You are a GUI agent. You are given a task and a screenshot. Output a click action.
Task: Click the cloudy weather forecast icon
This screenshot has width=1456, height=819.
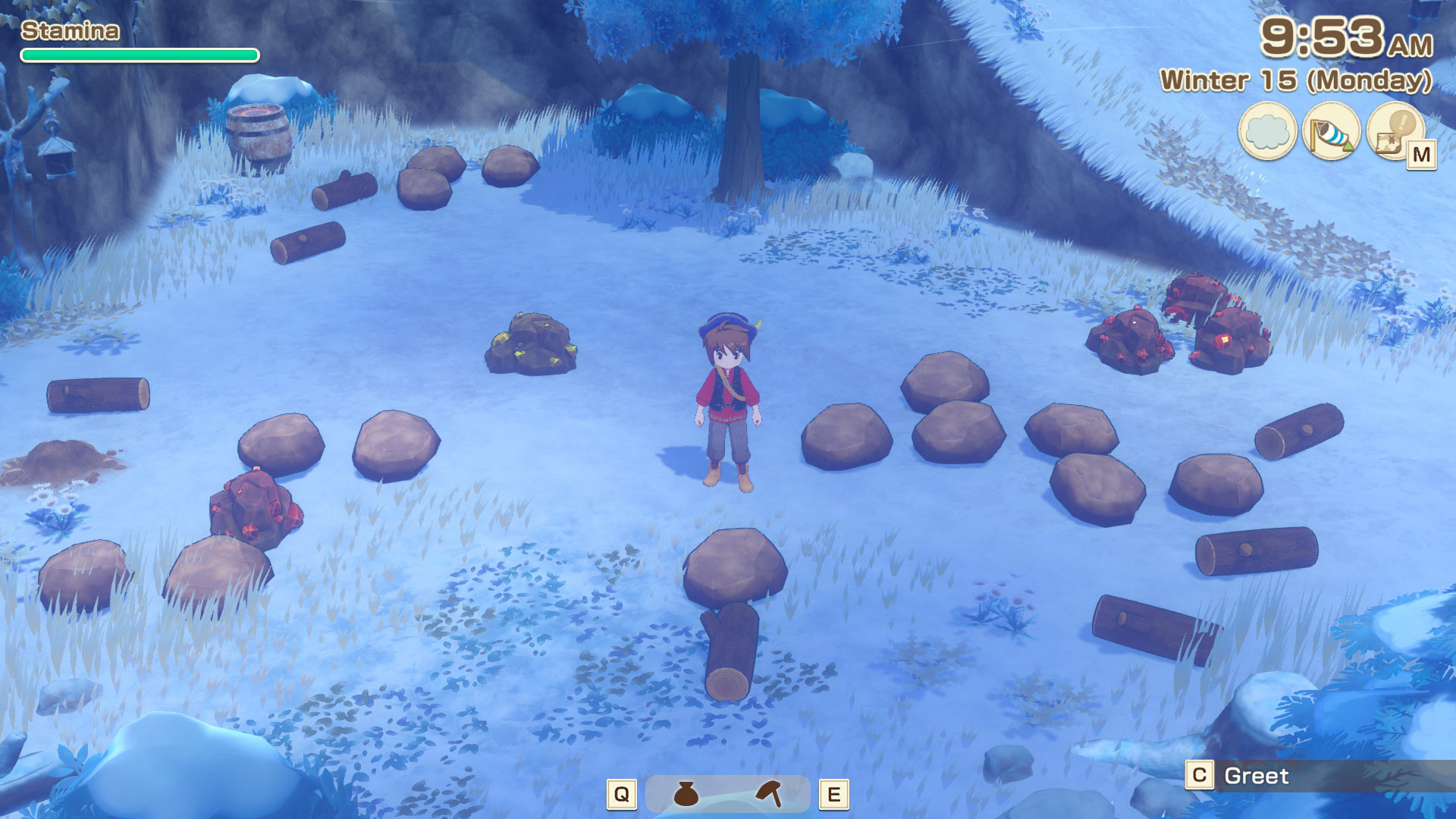(1267, 131)
